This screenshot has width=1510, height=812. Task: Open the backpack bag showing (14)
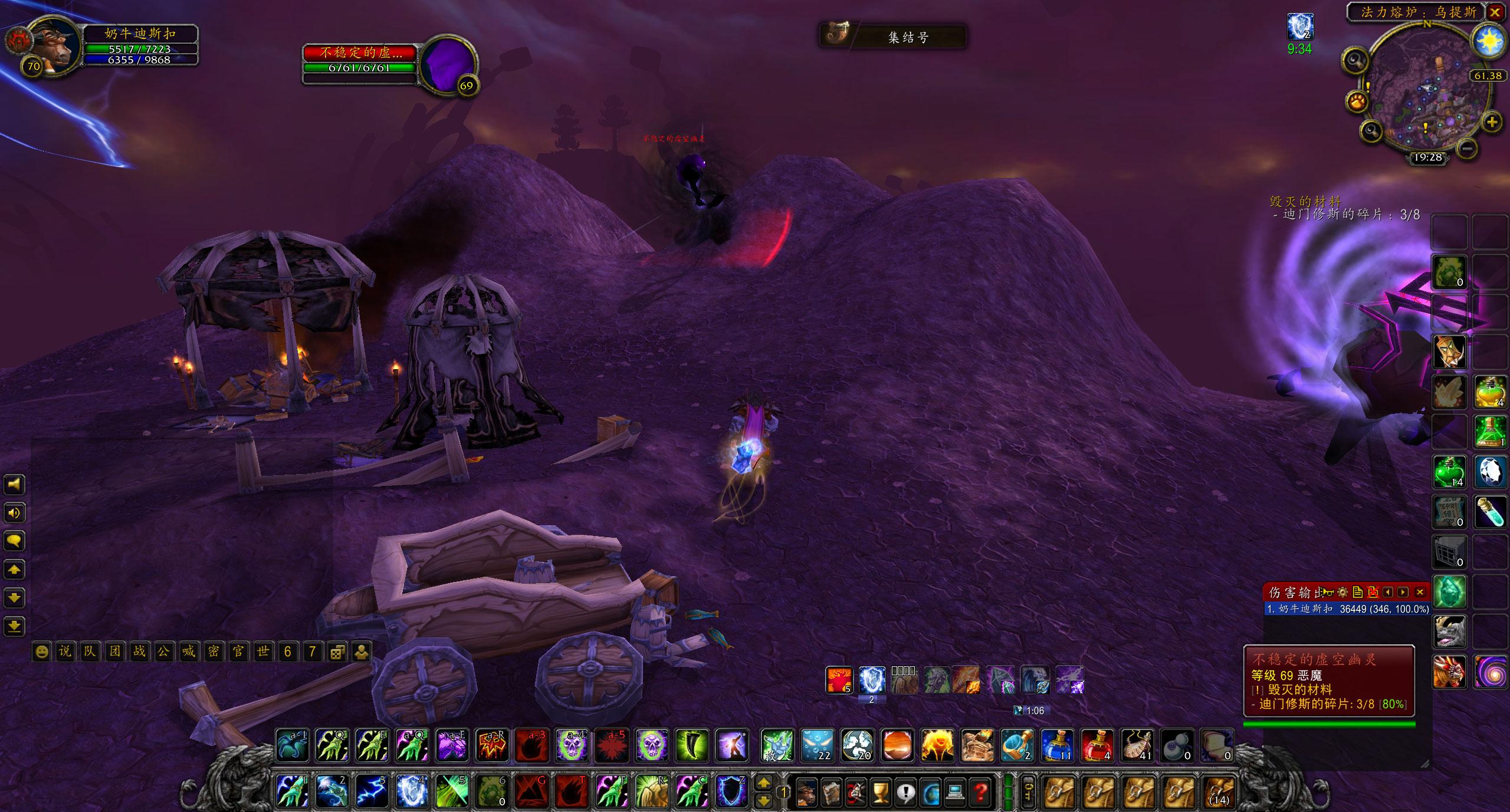click(1219, 791)
